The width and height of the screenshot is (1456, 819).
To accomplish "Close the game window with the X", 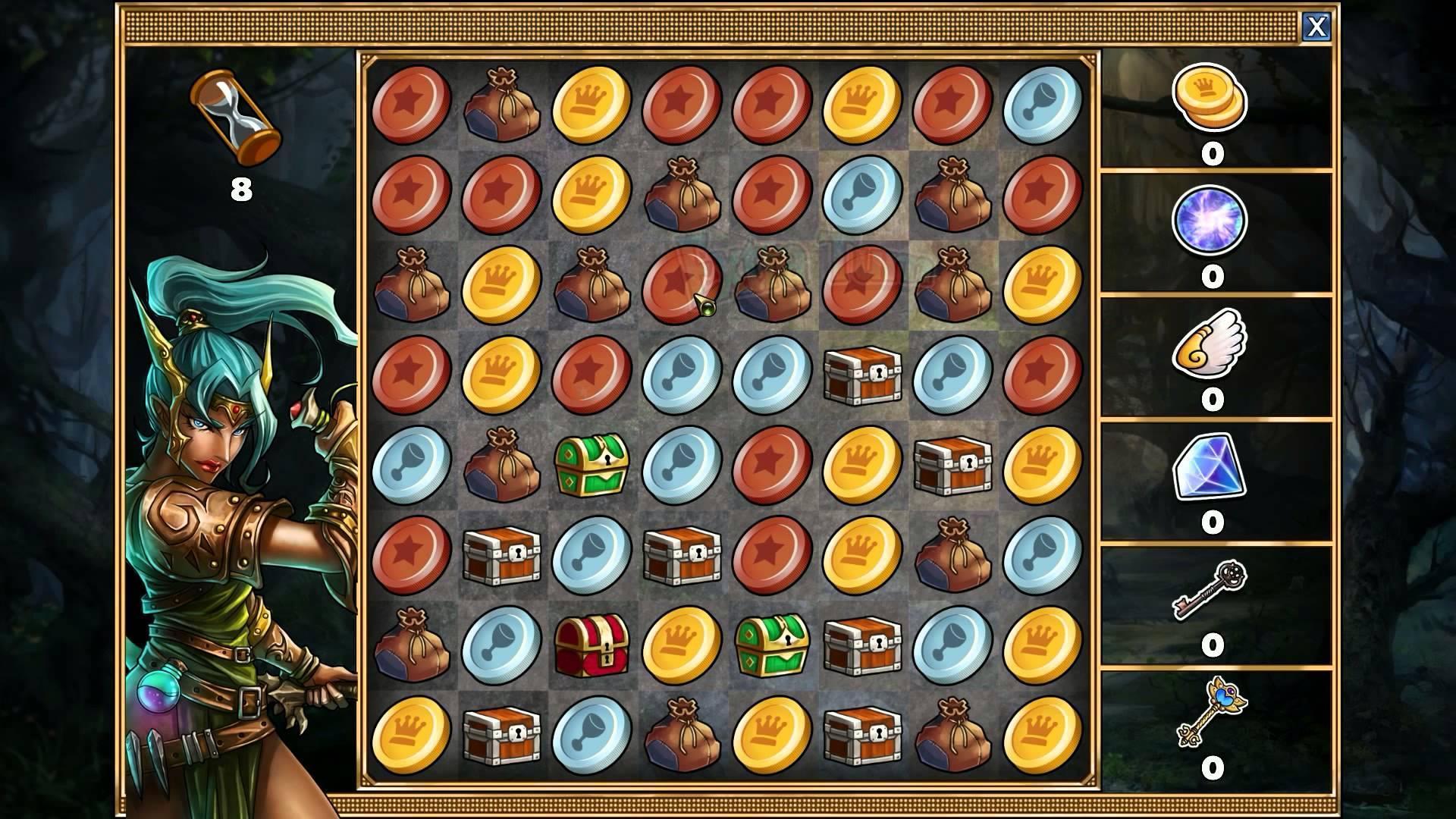I will click(1317, 27).
